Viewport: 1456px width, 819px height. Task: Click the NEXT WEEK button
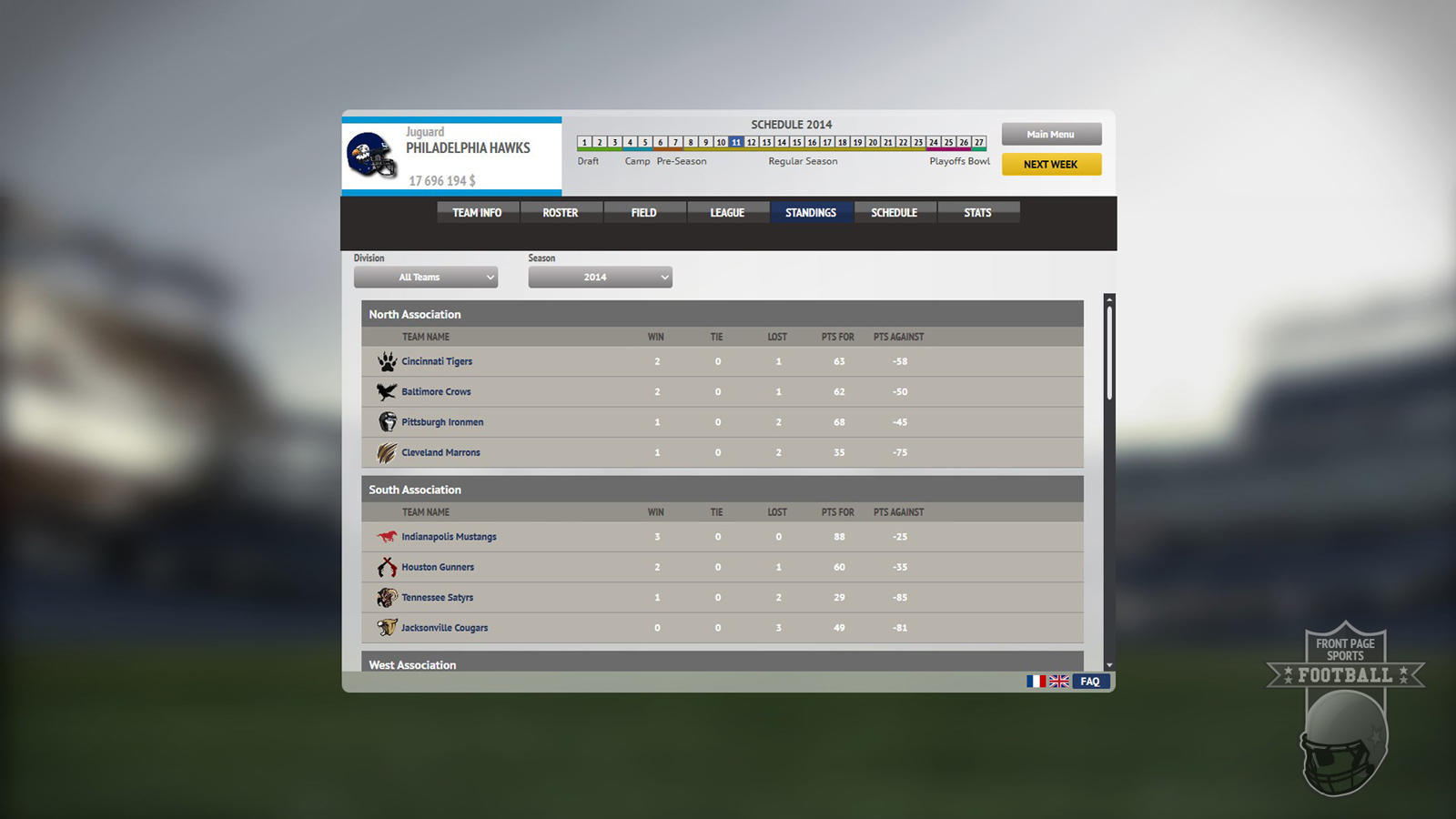[x=1051, y=165]
